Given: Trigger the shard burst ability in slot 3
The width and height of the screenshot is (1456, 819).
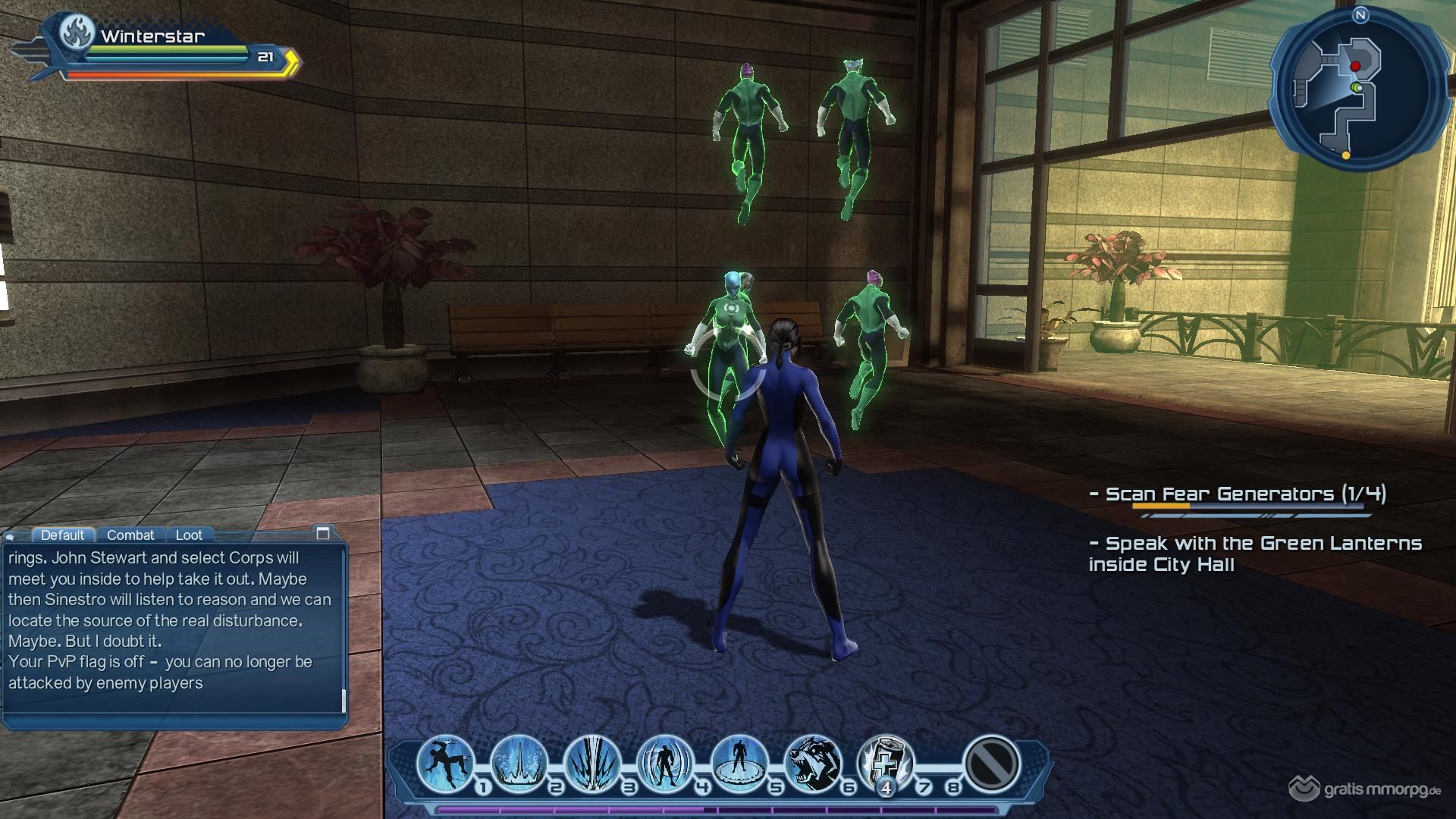Looking at the screenshot, I should pos(592,762).
